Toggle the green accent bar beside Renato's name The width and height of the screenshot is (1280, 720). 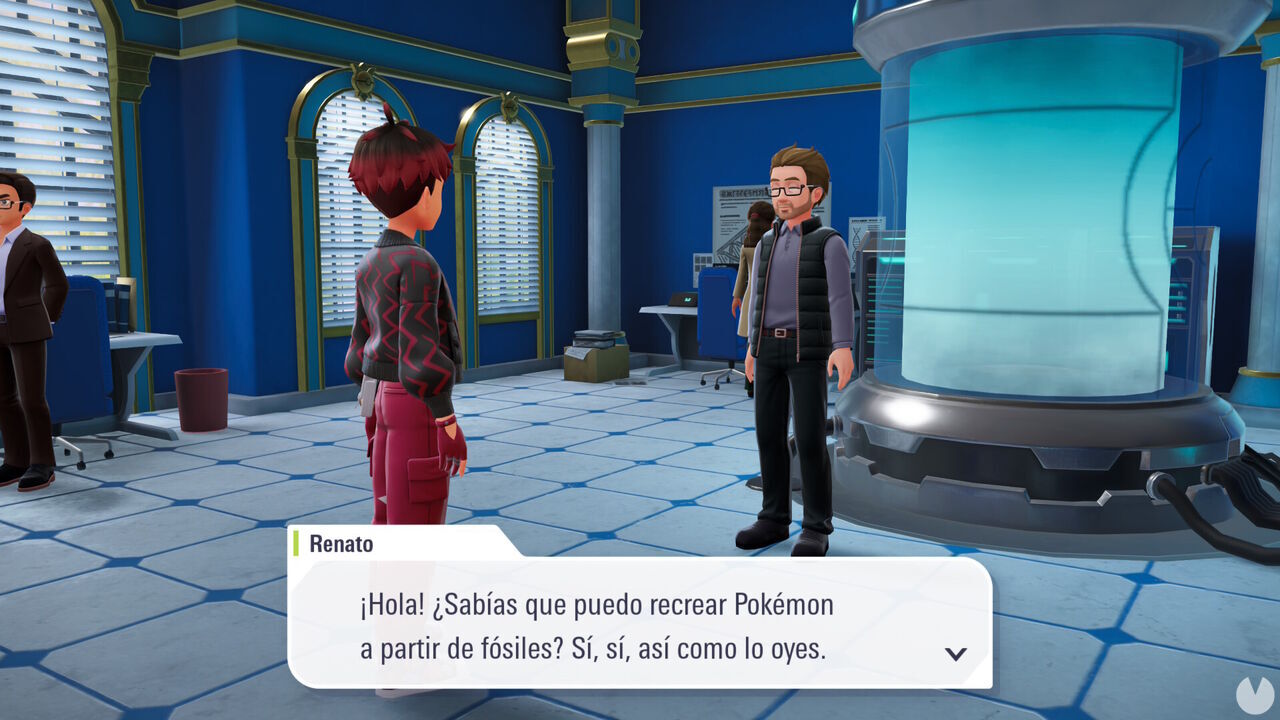[x=297, y=544]
